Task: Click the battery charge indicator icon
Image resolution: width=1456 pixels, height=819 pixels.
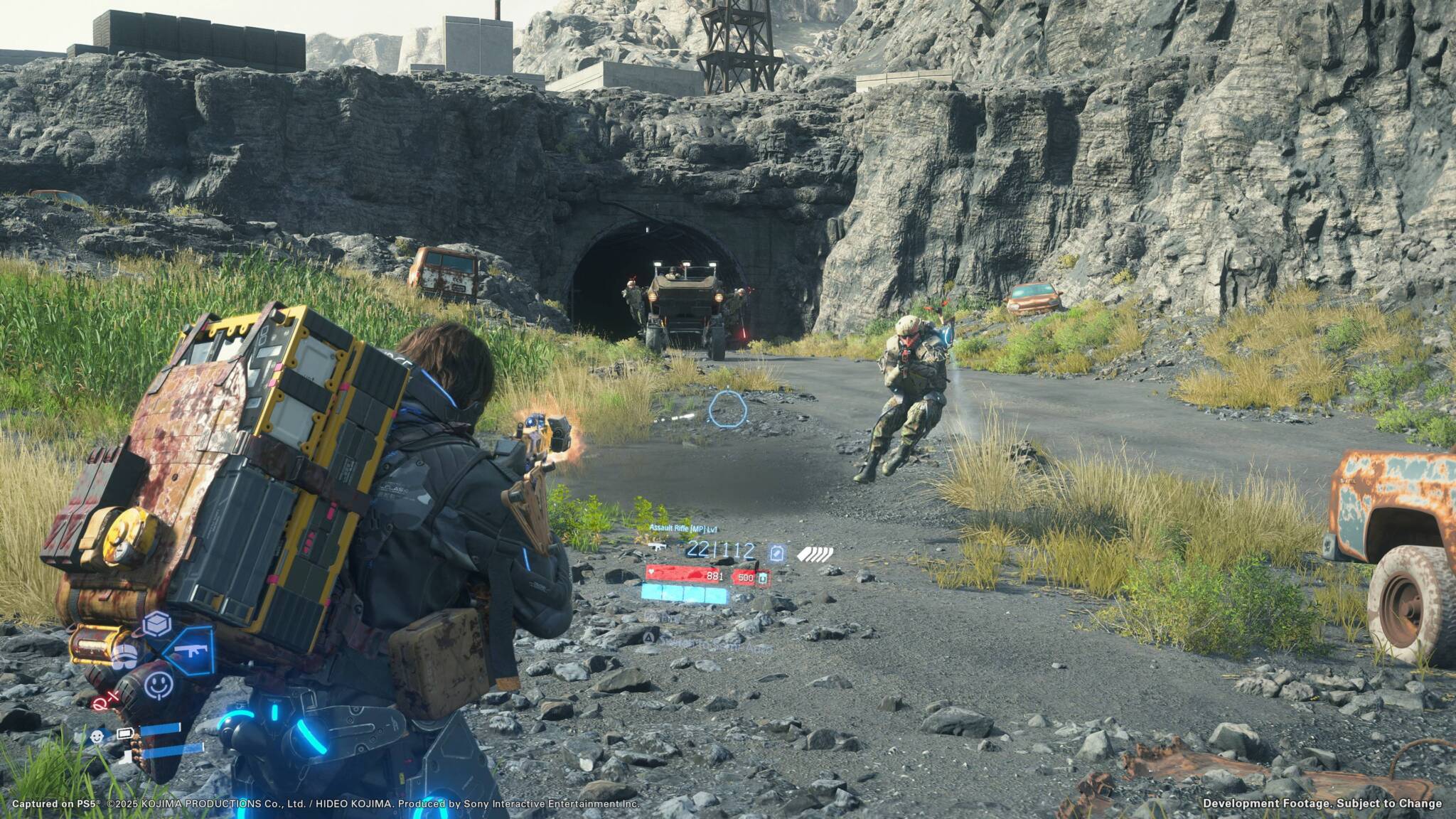Action: tap(125, 733)
